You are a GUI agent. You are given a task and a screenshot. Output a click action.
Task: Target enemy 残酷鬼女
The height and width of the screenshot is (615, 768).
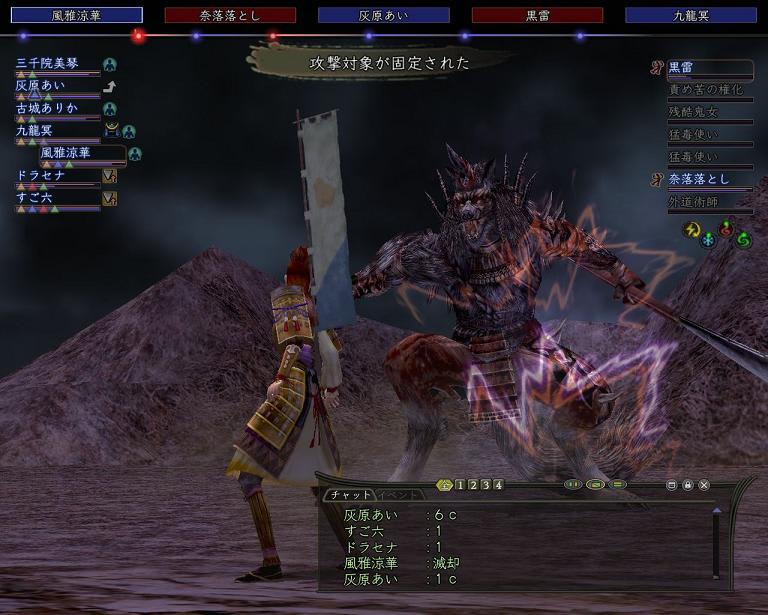pos(694,112)
